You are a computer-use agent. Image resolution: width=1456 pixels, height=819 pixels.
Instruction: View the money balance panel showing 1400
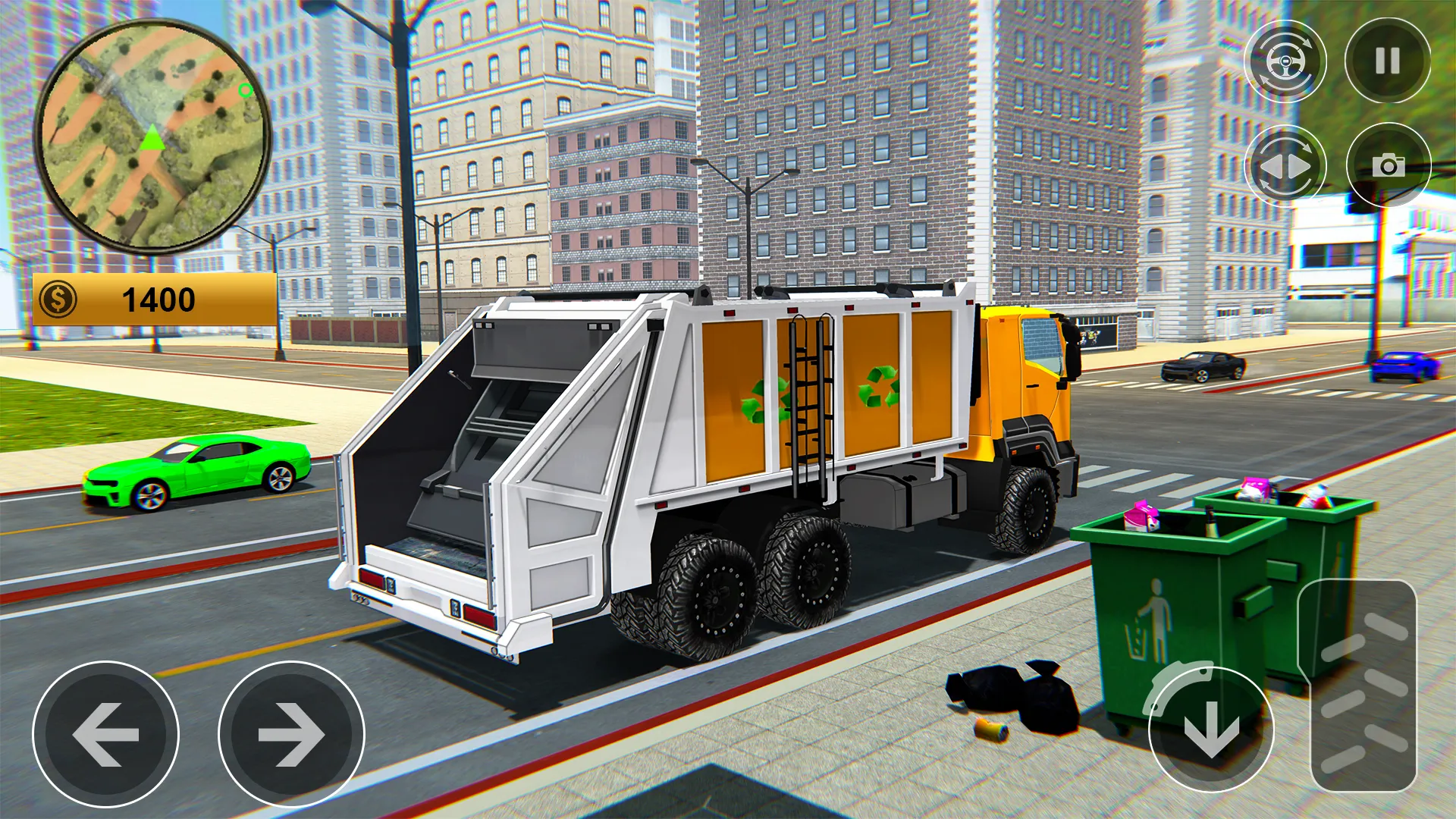[x=152, y=300]
